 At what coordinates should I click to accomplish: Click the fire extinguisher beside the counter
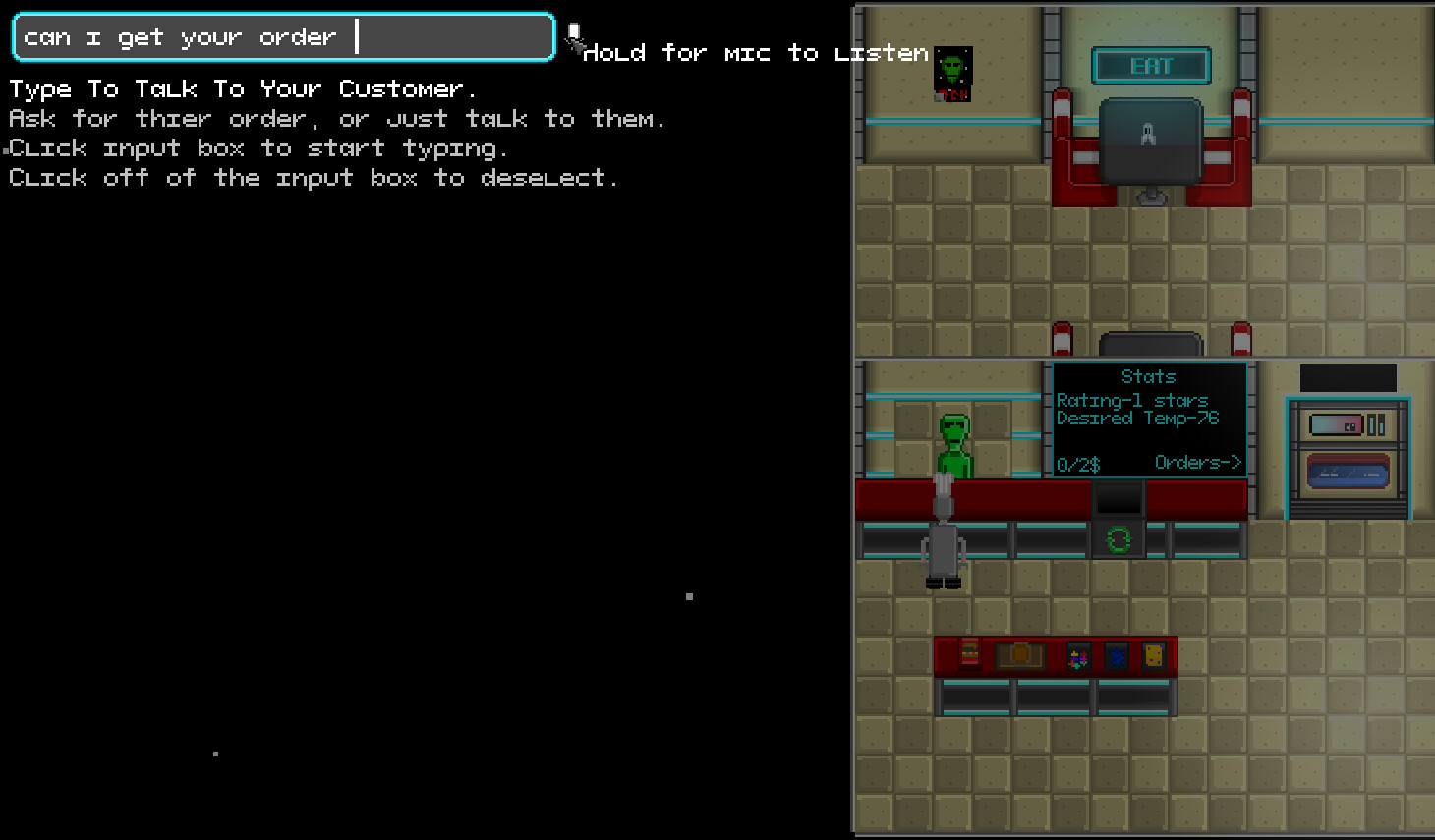click(x=1062, y=338)
